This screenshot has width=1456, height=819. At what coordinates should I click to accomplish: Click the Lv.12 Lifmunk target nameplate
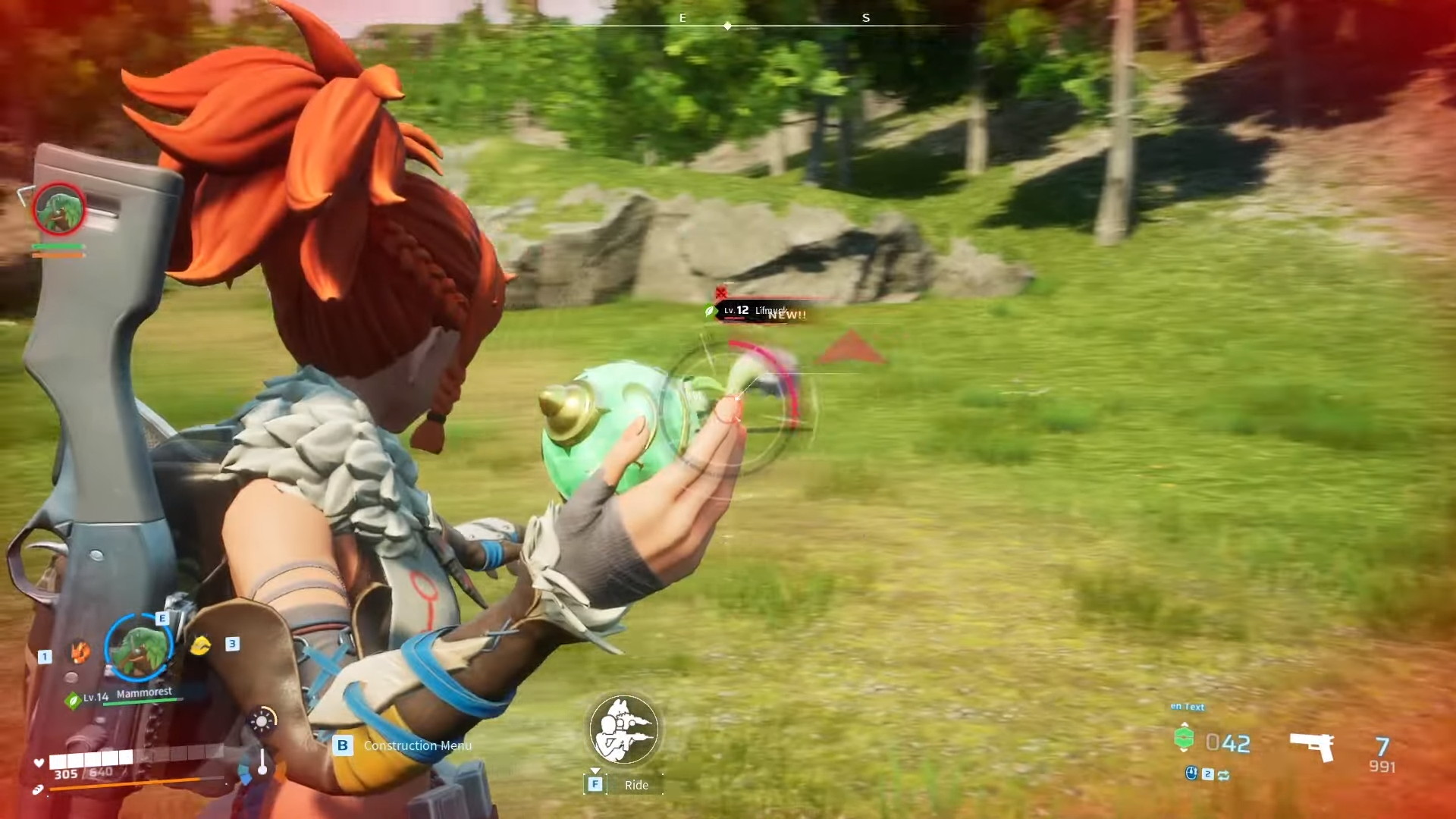755,311
